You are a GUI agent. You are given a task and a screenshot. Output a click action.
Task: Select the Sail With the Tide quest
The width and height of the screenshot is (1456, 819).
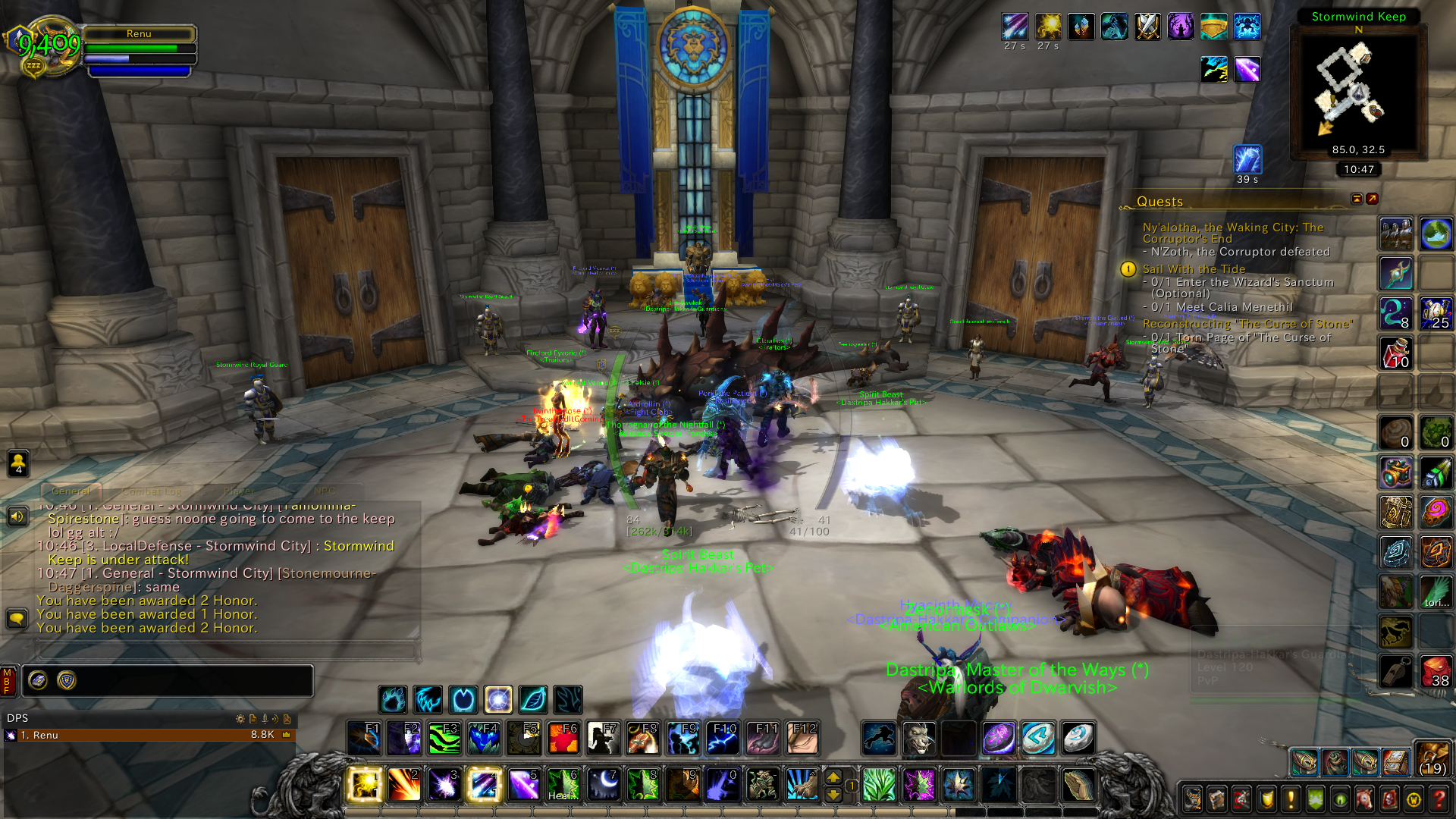pyautogui.click(x=1194, y=269)
